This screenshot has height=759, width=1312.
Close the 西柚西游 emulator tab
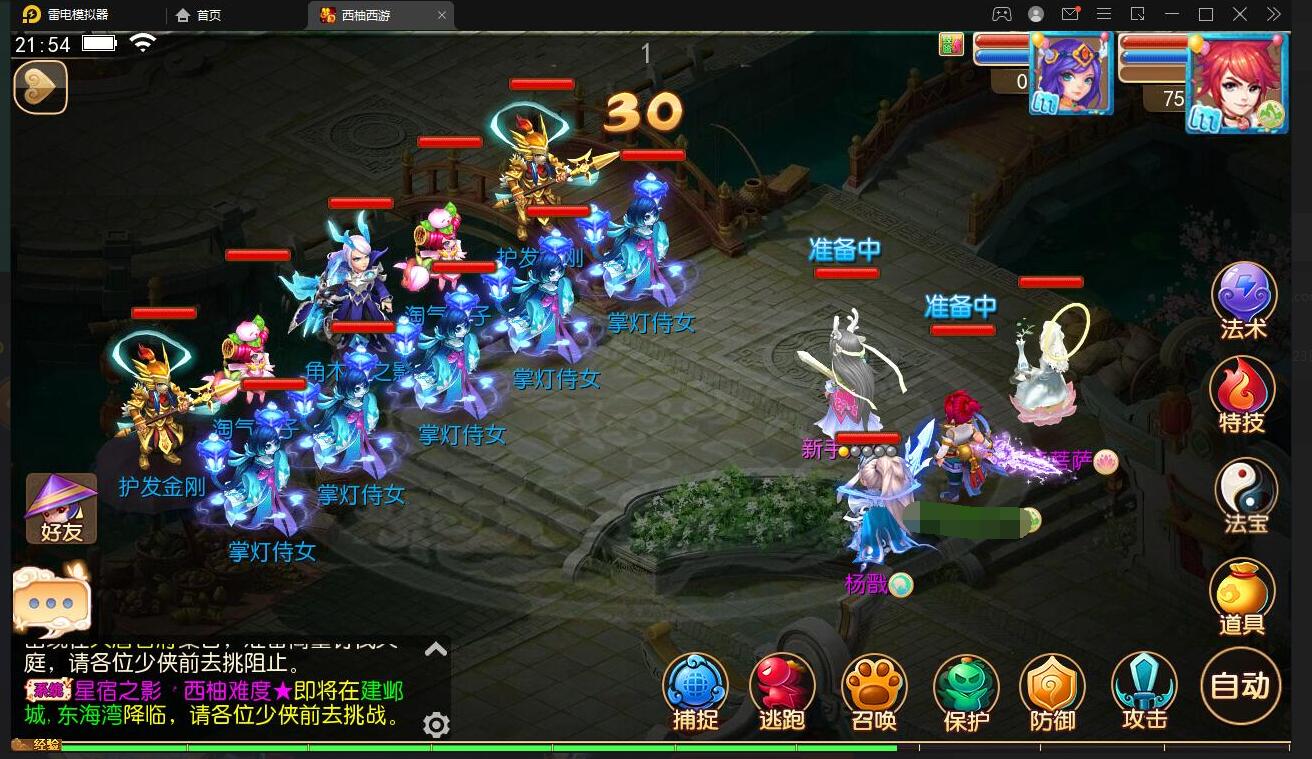point(442,15)
